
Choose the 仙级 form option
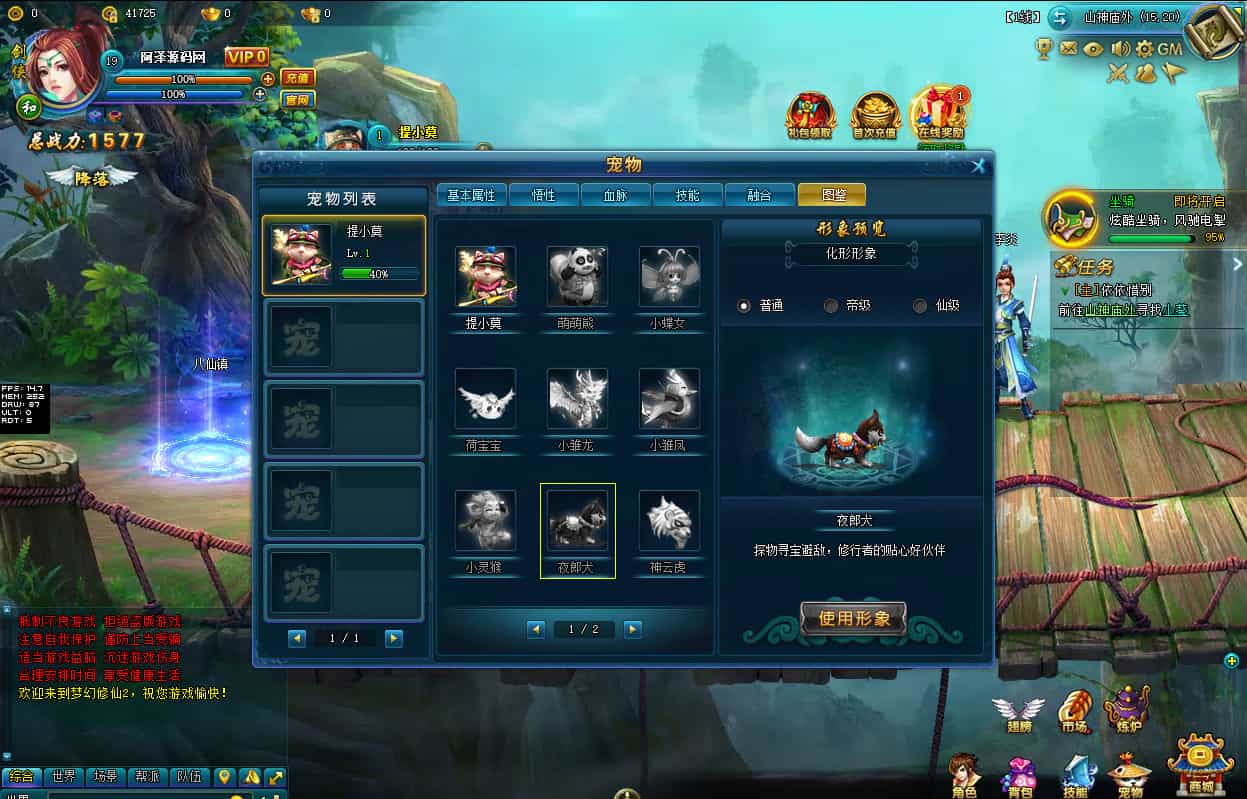pyautogui.click(x=920, y=306)
